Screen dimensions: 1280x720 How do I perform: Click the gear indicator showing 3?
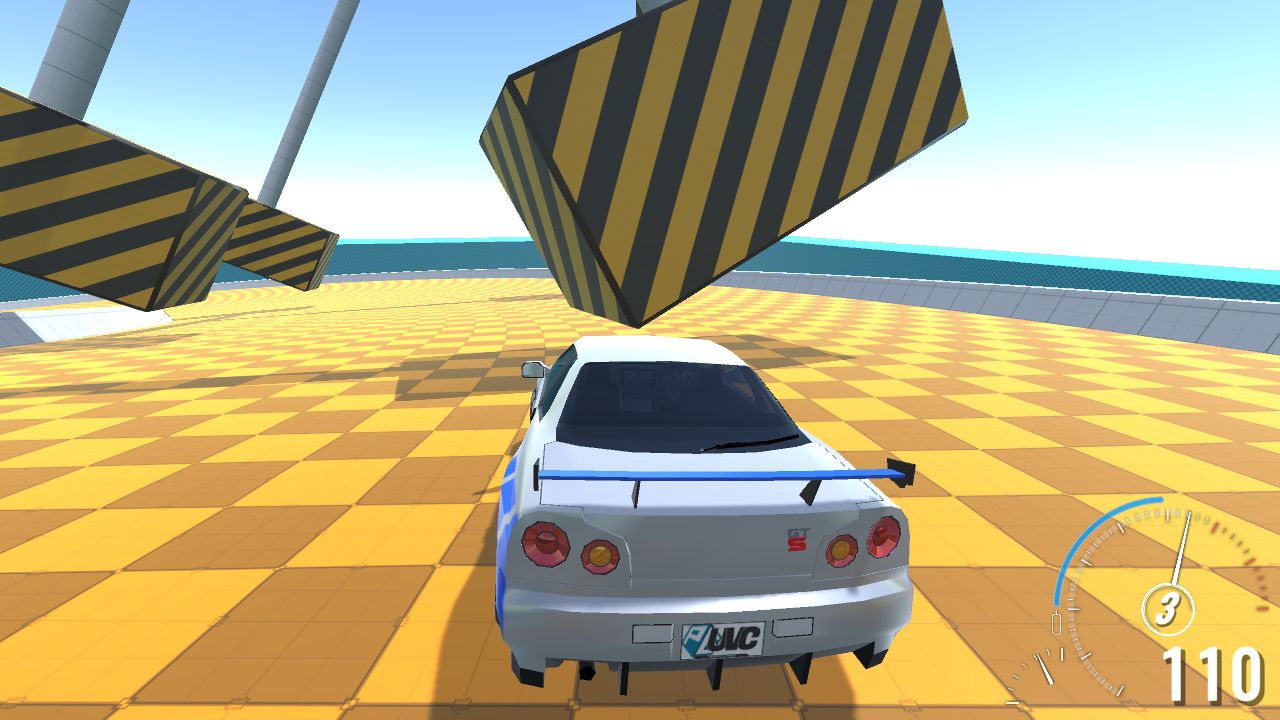pos(1166,608)
